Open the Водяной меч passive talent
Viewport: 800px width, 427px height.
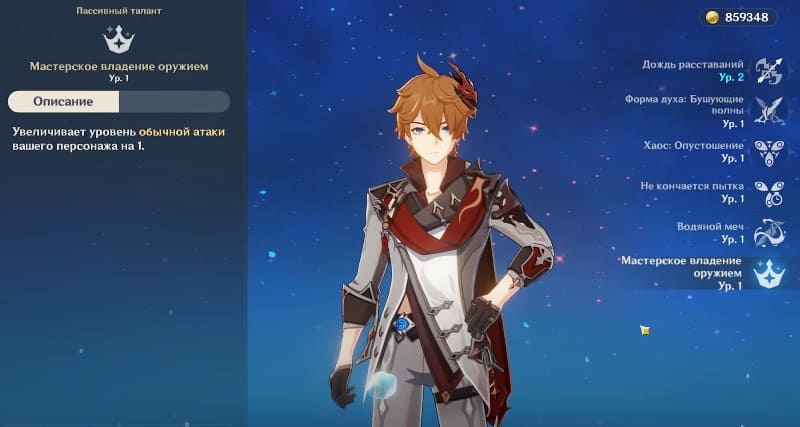point(768,232)
